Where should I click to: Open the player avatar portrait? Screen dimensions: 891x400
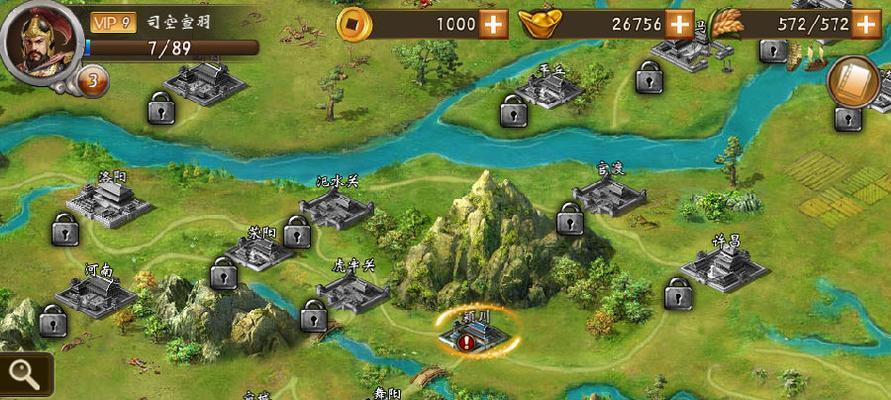tap(40, 40)
